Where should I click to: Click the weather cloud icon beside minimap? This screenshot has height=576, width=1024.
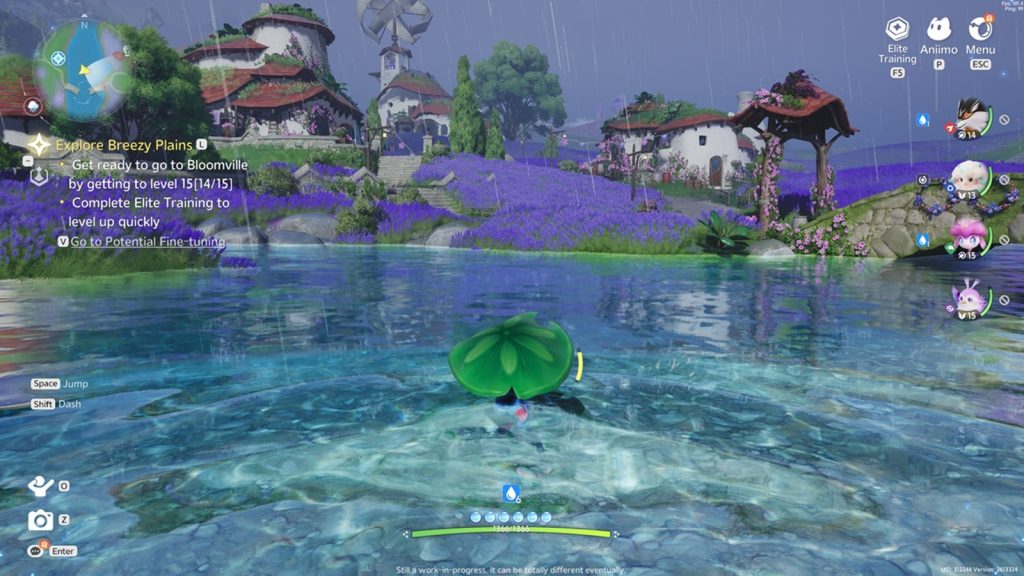pyautogui.click(x=34, y=107)
